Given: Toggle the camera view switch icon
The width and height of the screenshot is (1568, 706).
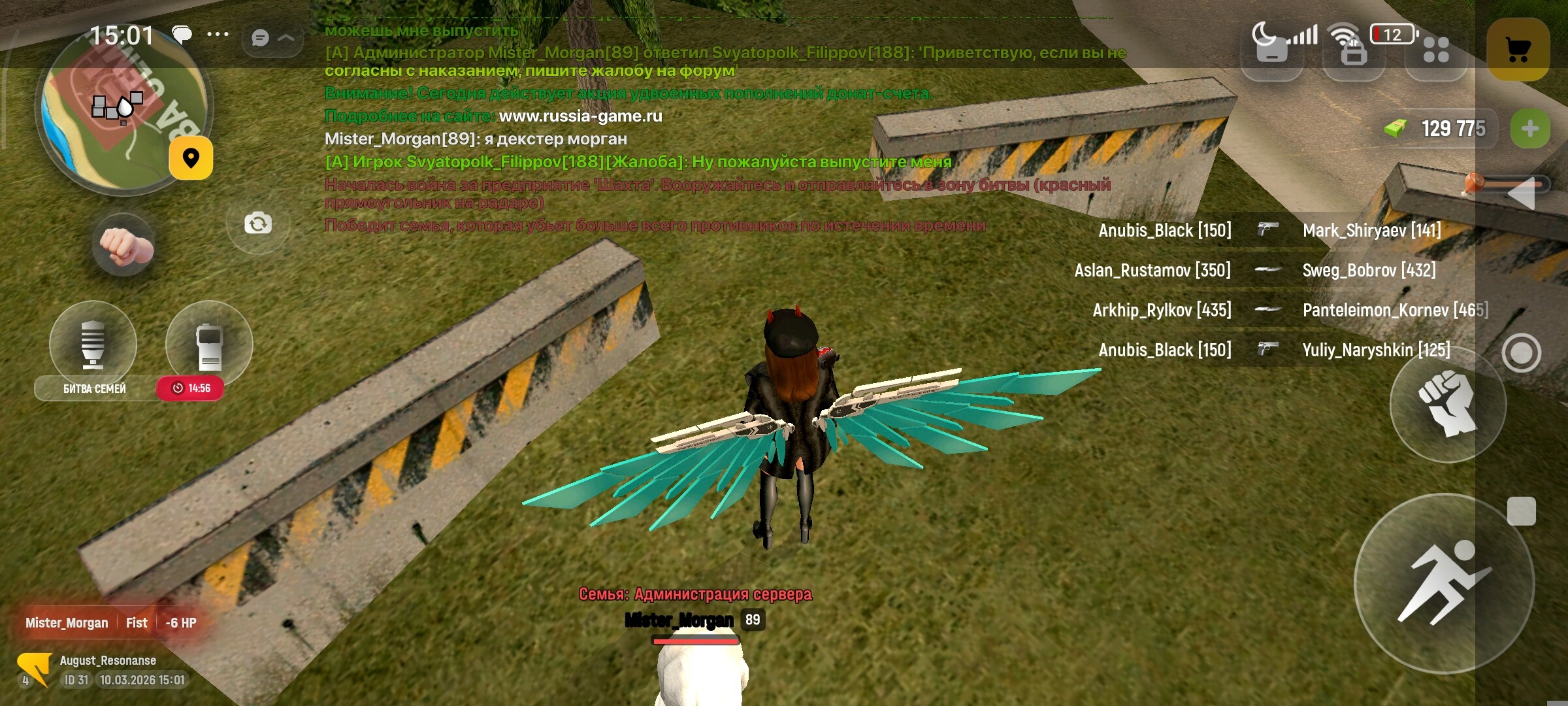Looking at the screenshot, I should pyautogui.click(x=258, y=222).
